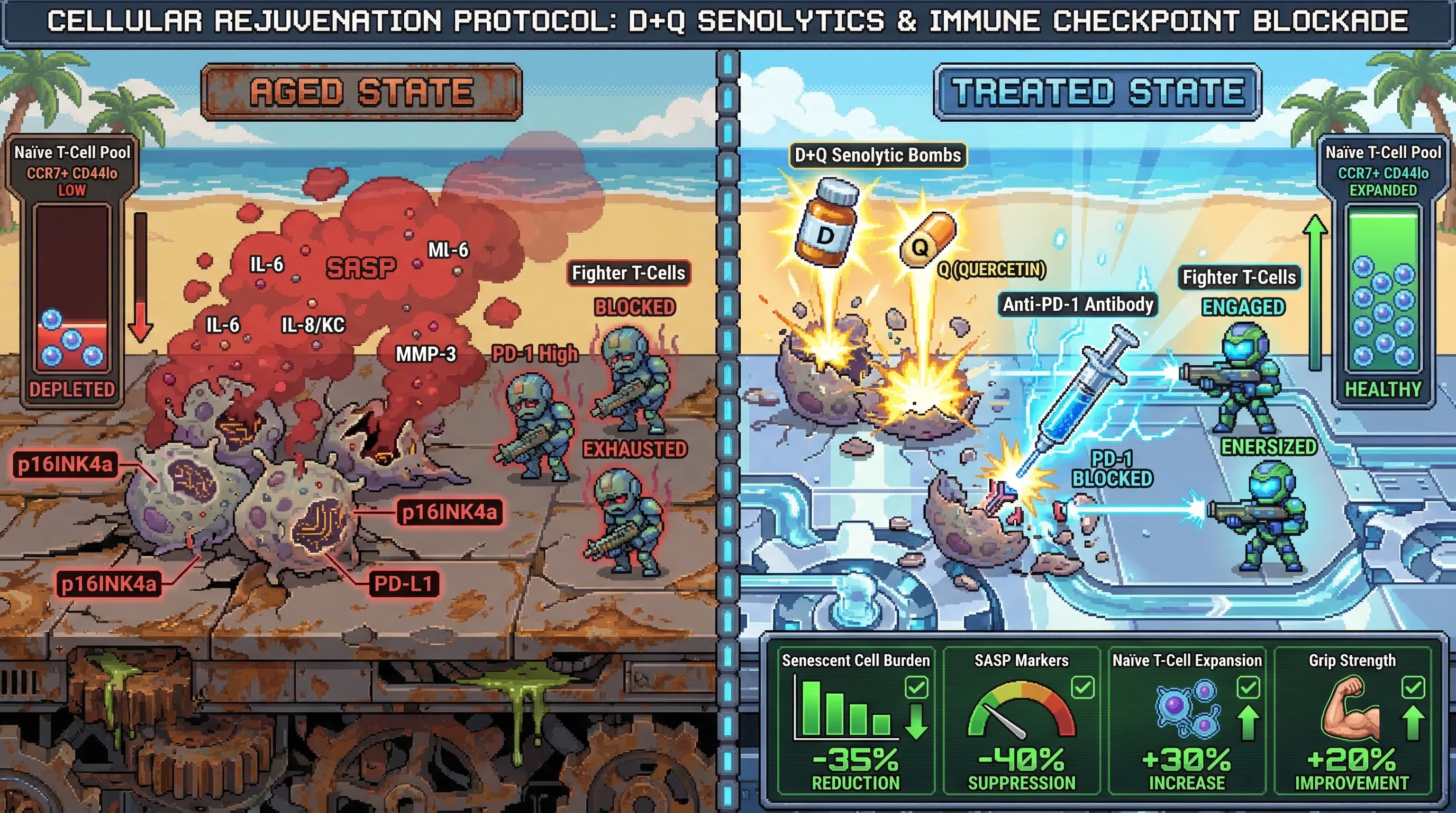Click the D+Q Senolytic Bombs label
The image size is (1456, 813).
pyautogui.click(x=877, y=155)
